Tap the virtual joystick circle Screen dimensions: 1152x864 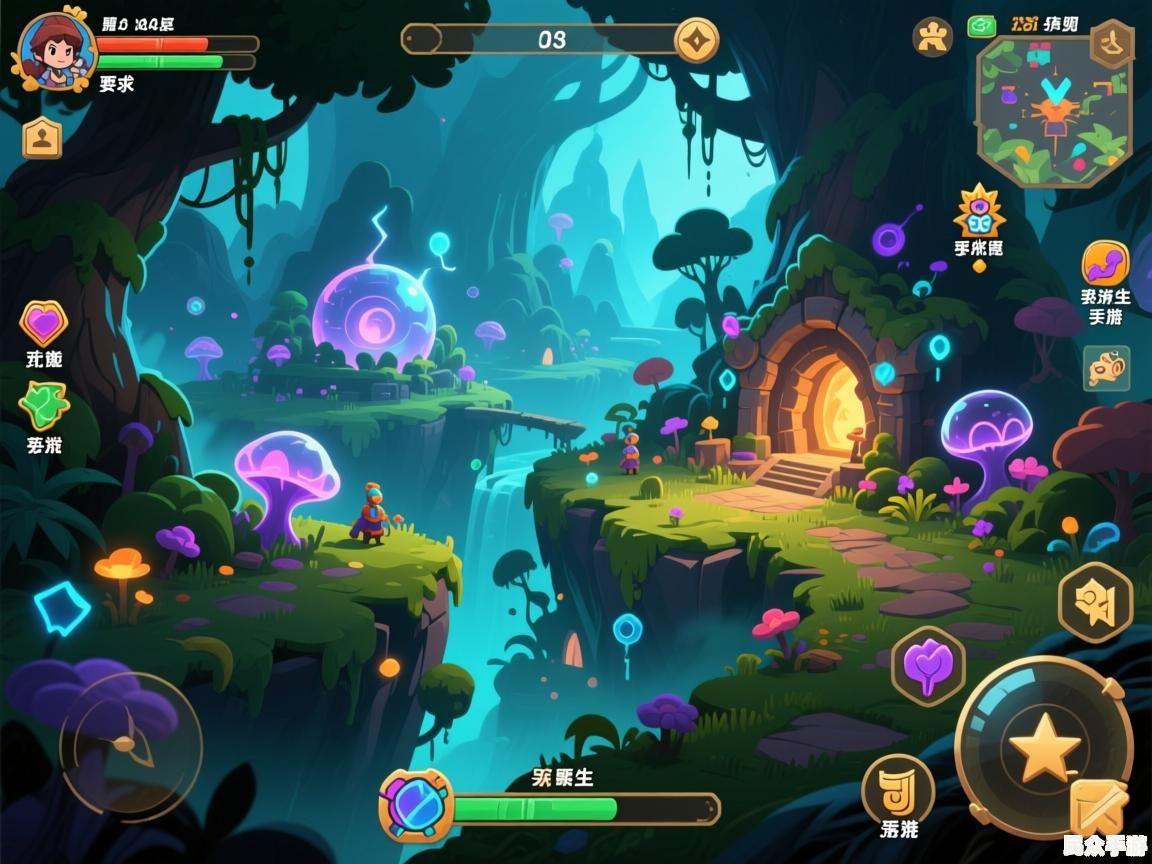(x=130, y=745)
